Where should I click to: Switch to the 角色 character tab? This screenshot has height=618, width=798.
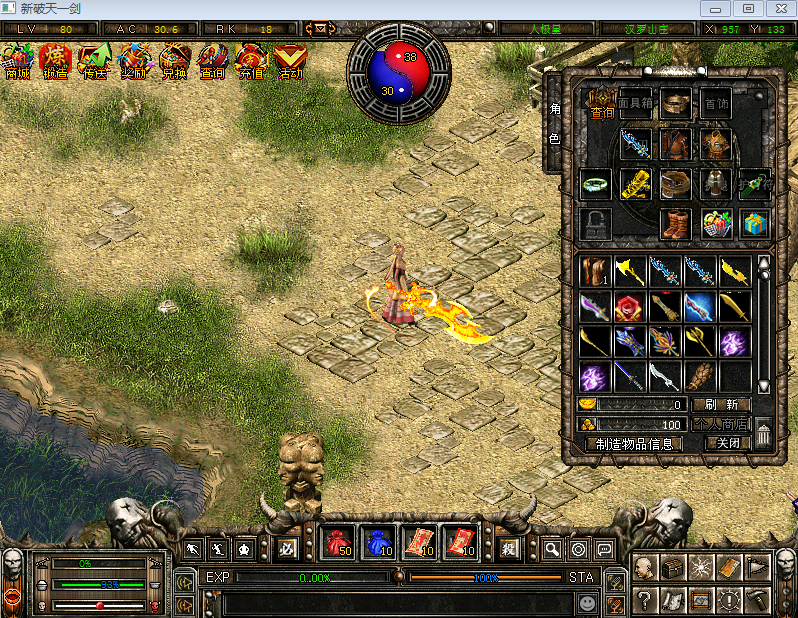pos(554,123)
